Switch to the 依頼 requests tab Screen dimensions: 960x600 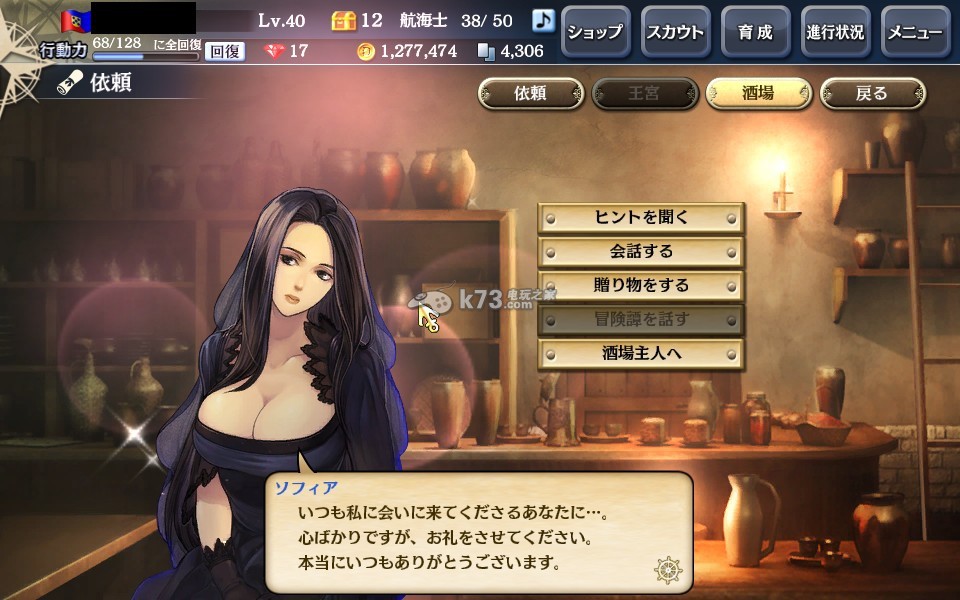click(530, 94)
